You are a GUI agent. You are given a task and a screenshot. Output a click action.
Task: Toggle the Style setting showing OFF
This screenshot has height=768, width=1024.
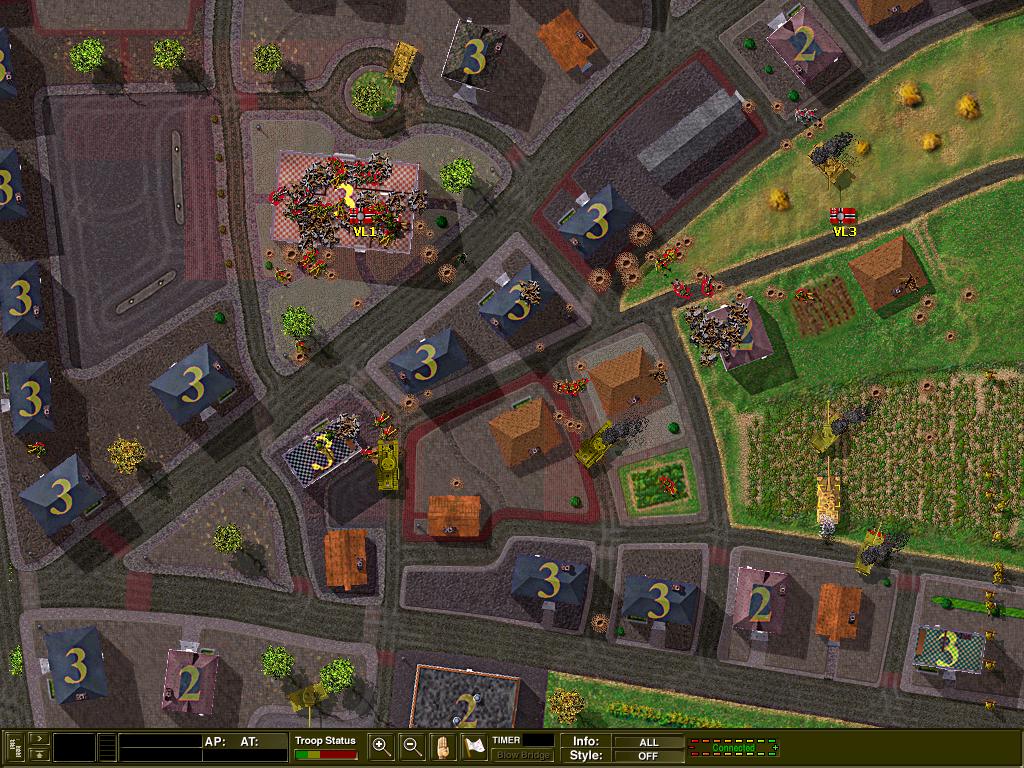point(647,755)
